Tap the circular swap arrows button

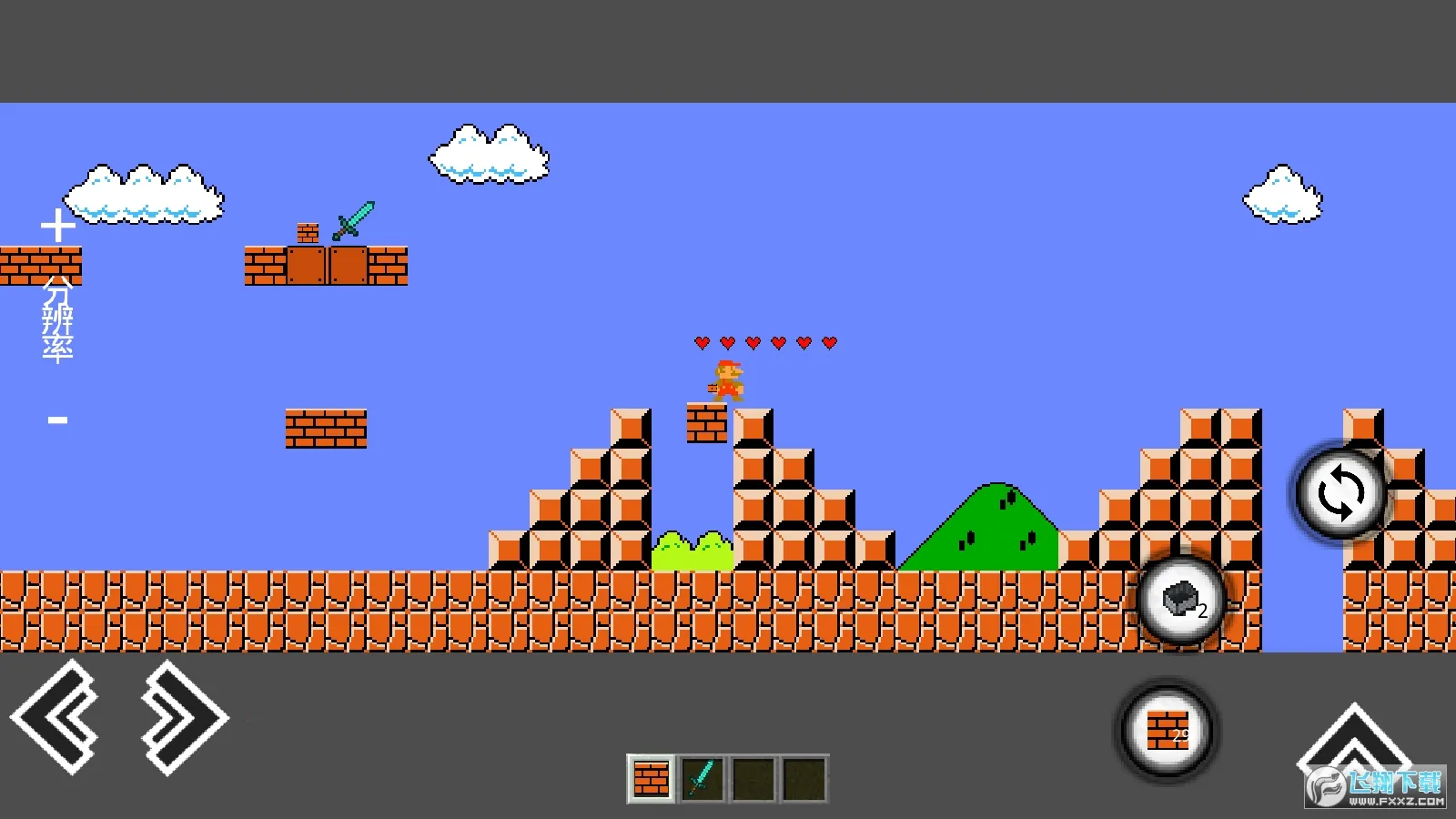(x=1341, y=493)
